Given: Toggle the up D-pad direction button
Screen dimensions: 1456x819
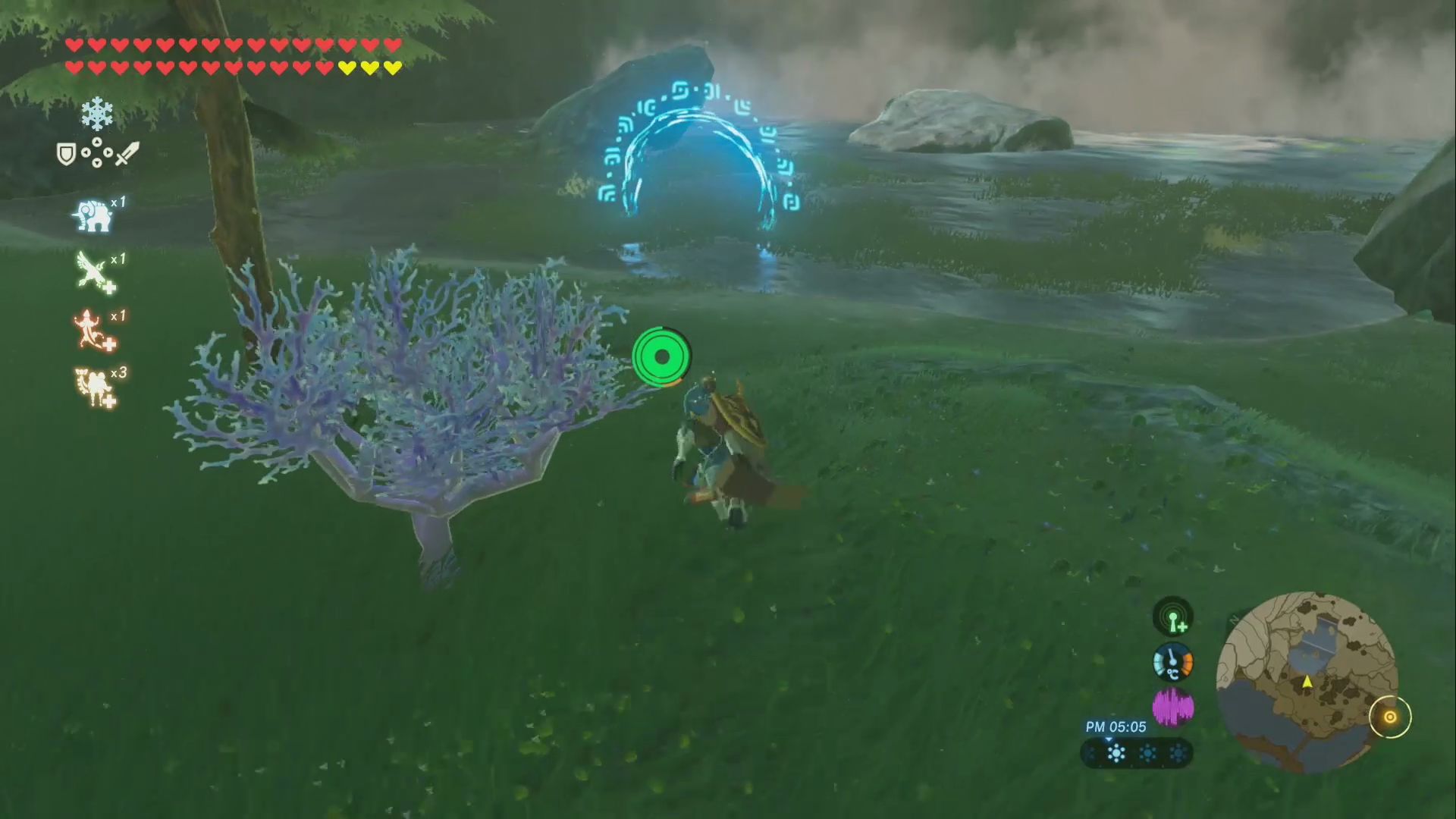Looking at the screenshot, I should point(97,140).
